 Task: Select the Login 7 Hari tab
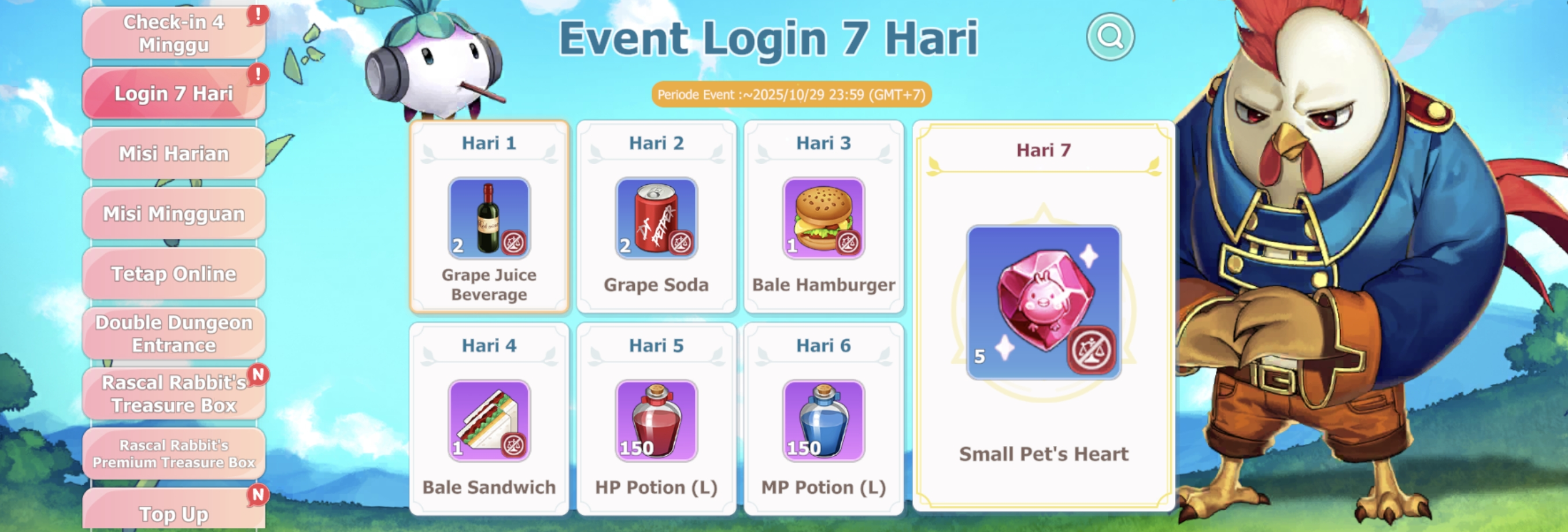click(173, 93)
